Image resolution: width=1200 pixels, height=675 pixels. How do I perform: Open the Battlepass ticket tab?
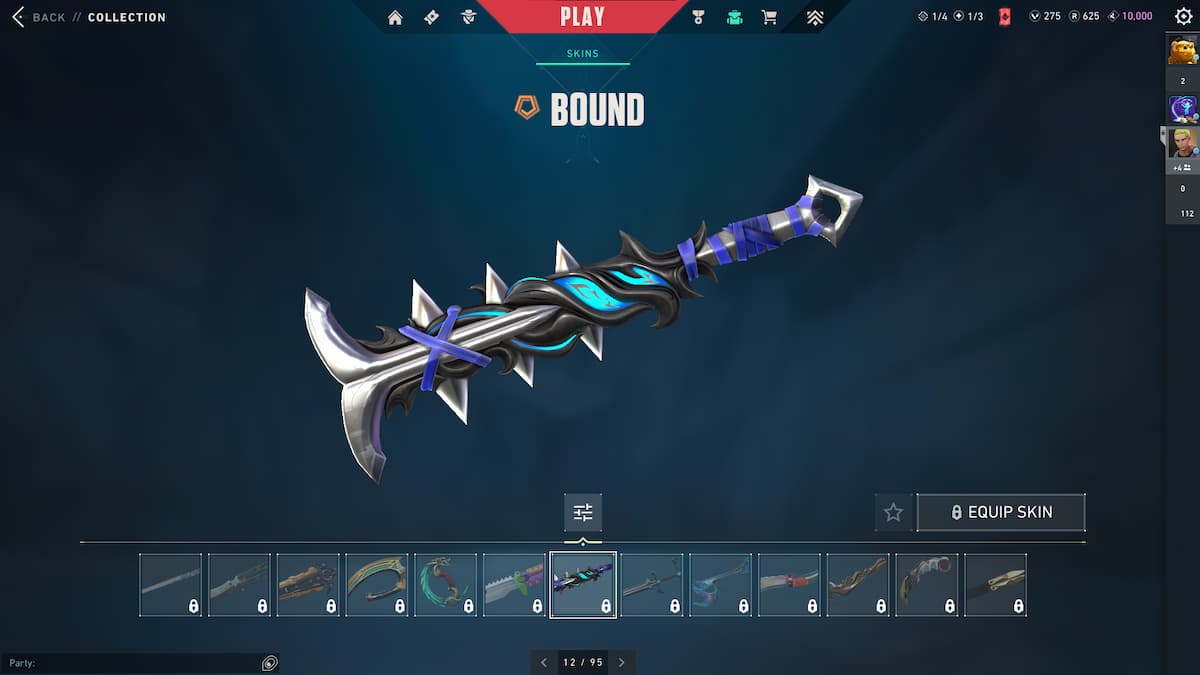click(431, 17)
